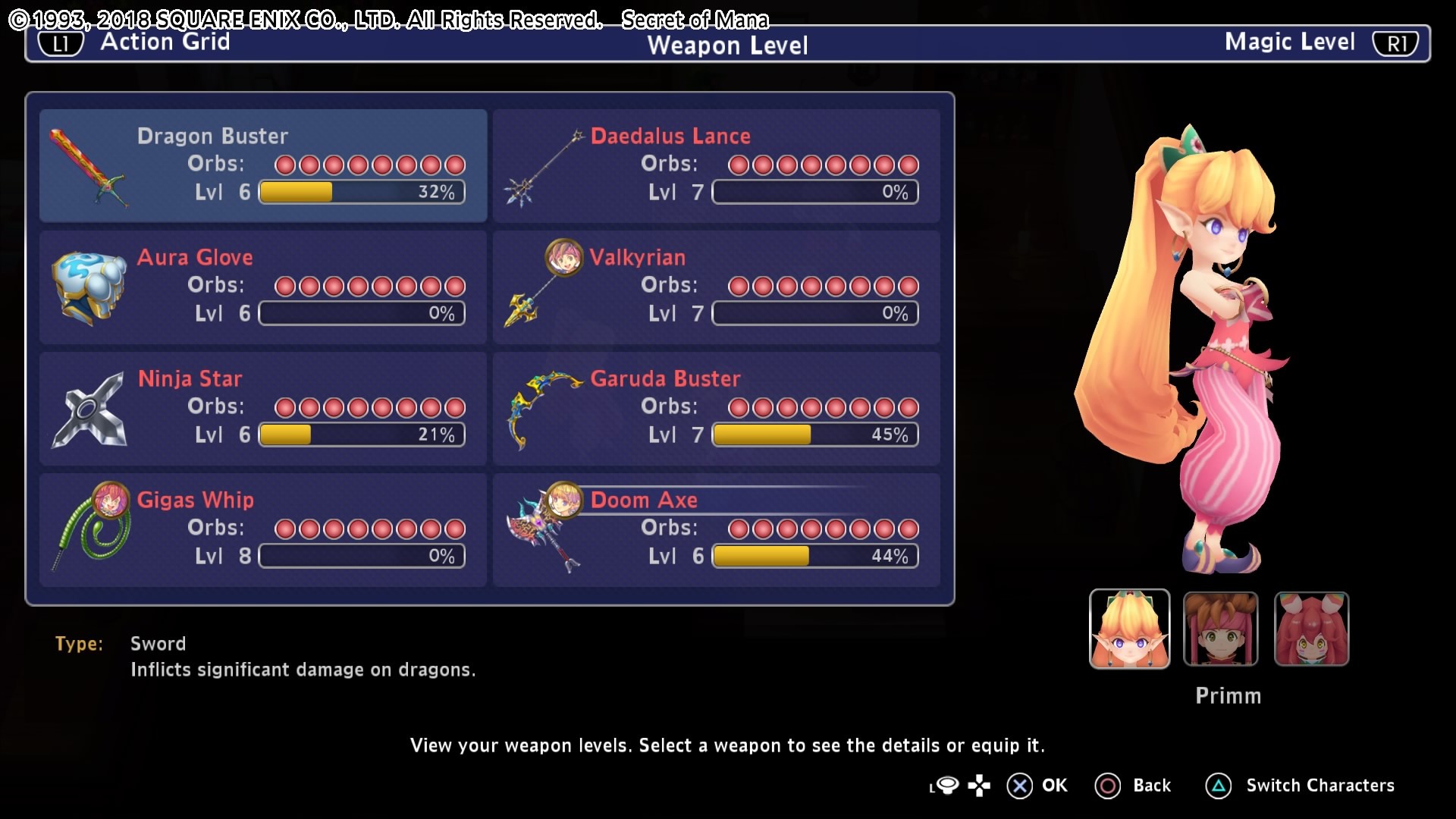Select the Garuda Buster bow
The image size is (1456, 819).
click(x=717, y=408)
